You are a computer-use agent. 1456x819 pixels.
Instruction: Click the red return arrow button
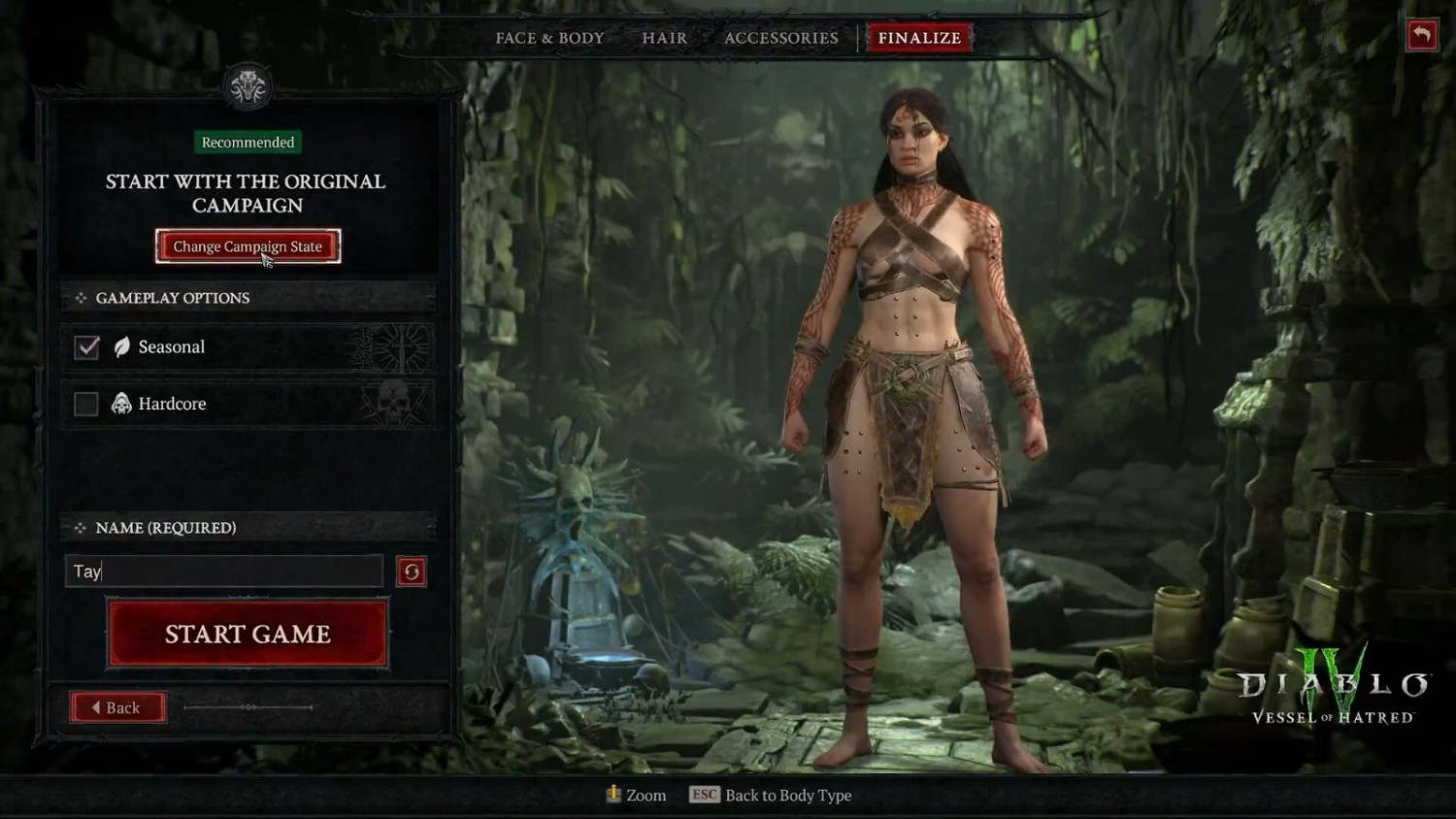point(1422,35)
